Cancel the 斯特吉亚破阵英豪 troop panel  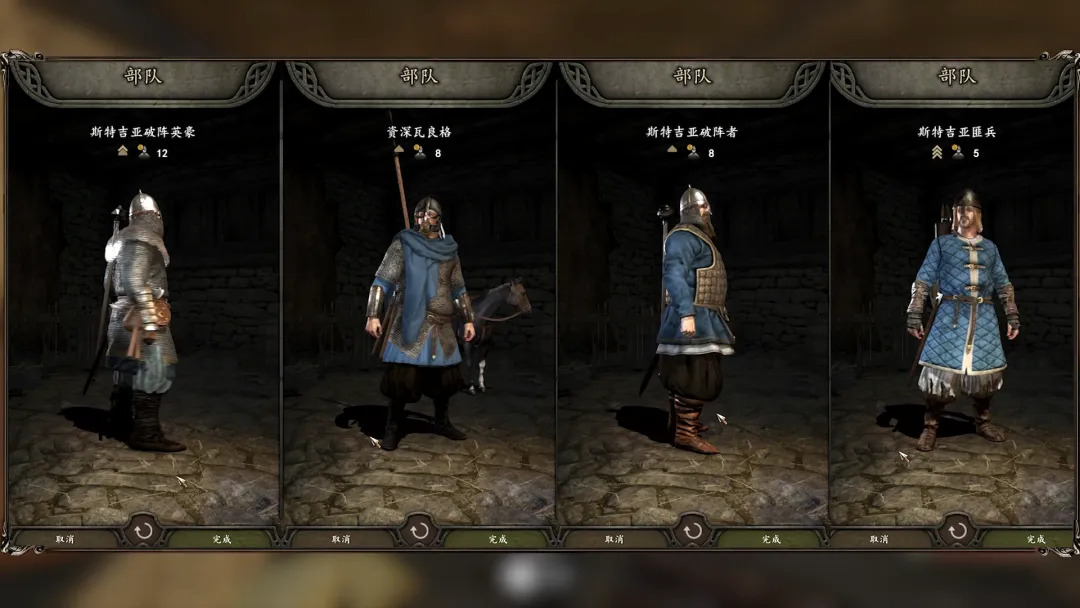click(65, 539)
